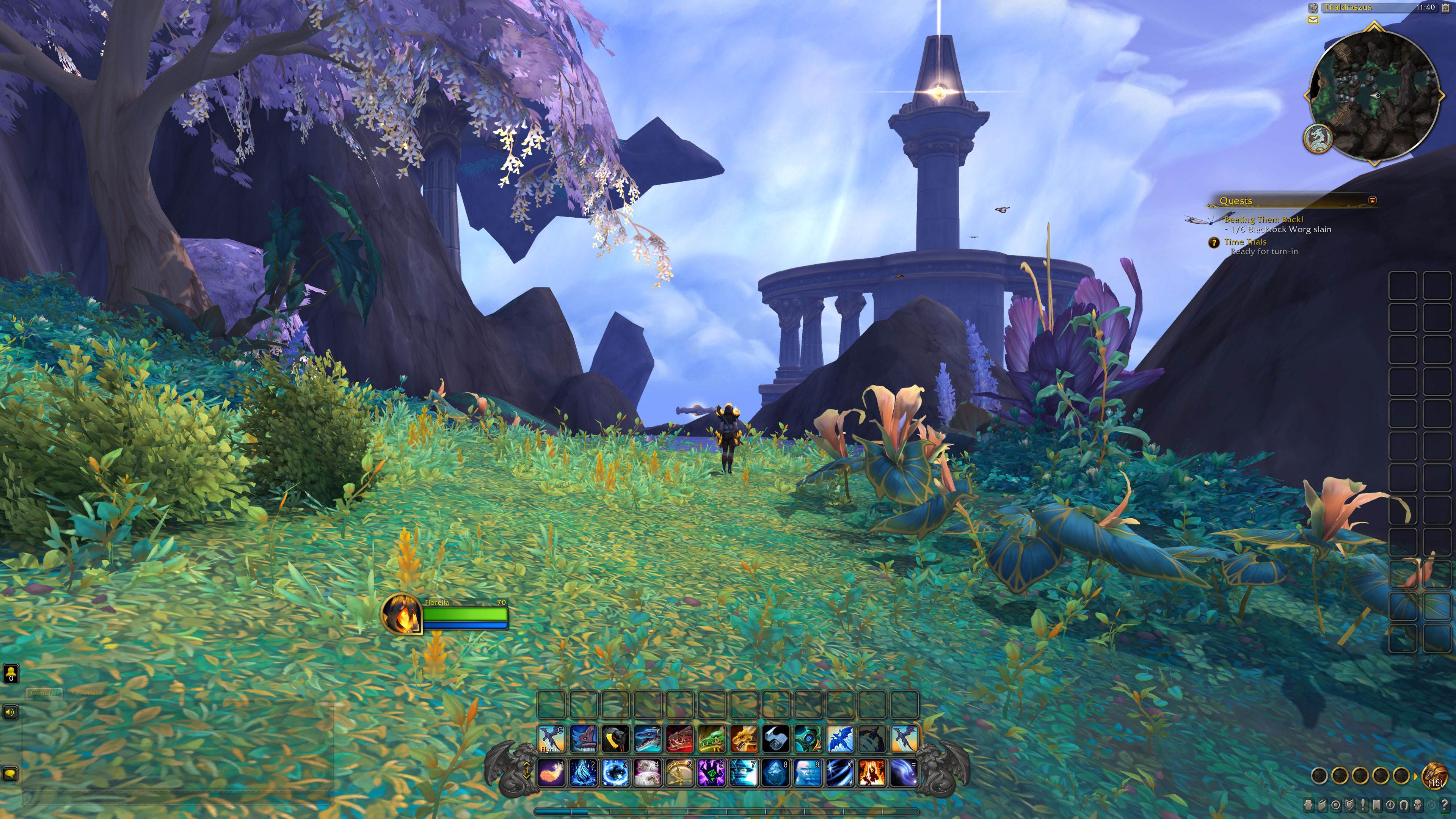Open the character info micro button
The image size is (1456, 819).
click(x=1309, y=805)
